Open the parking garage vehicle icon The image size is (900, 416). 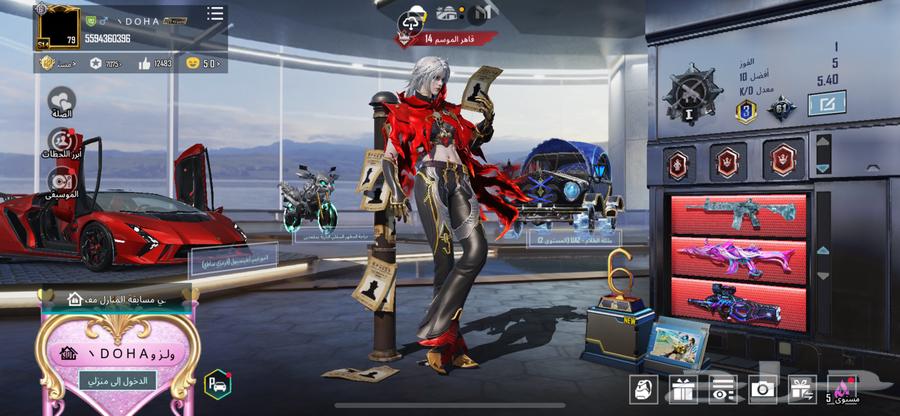point(217,382)
